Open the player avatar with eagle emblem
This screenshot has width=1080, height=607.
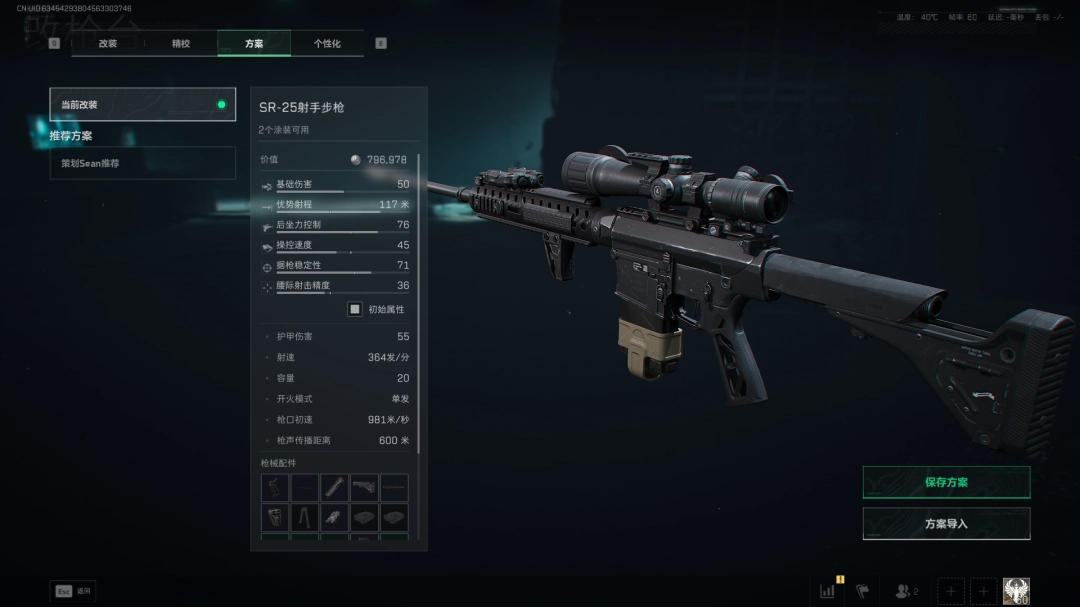[1016, 591]
